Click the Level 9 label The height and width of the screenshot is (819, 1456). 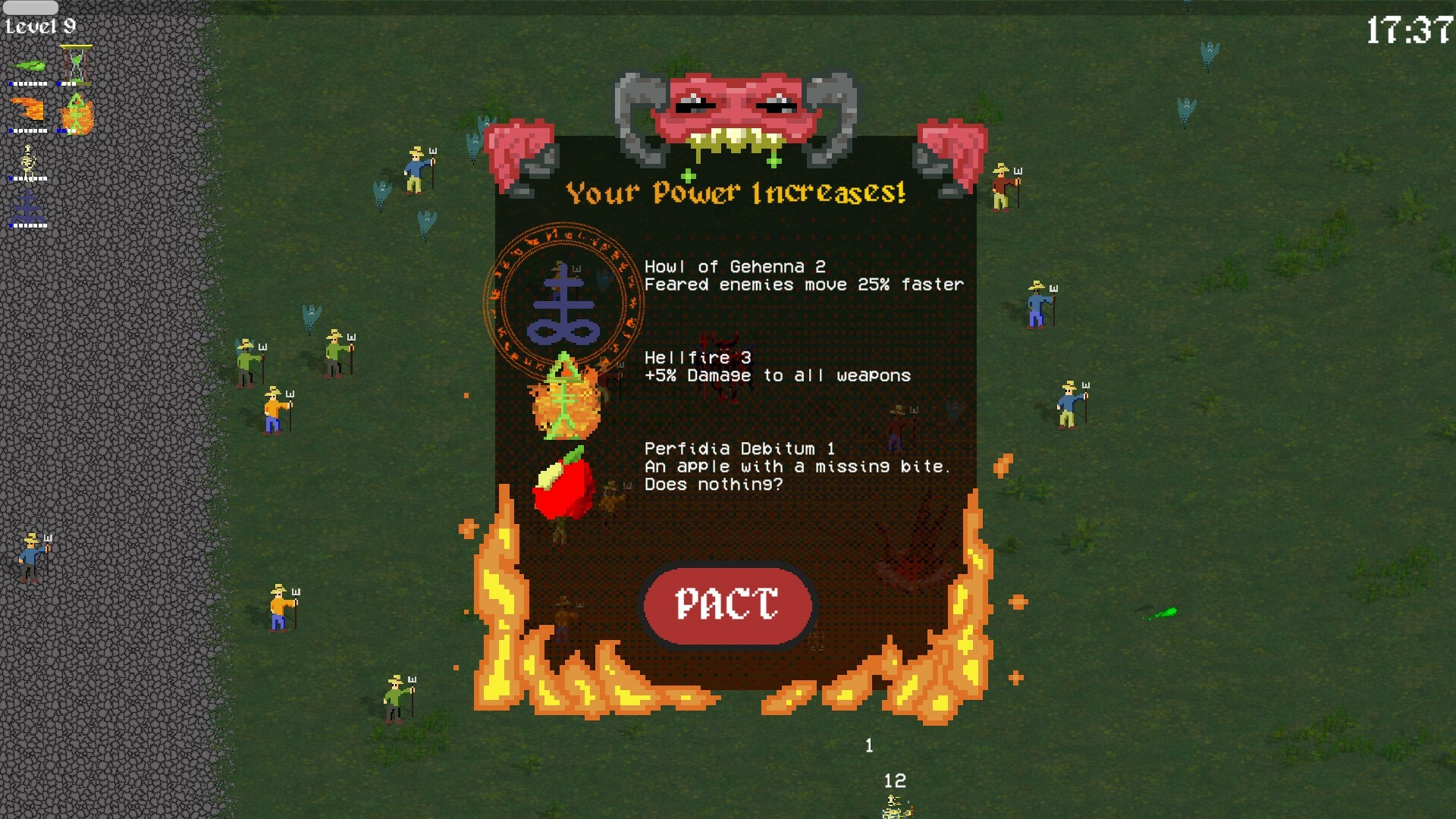tap(40, 24)
